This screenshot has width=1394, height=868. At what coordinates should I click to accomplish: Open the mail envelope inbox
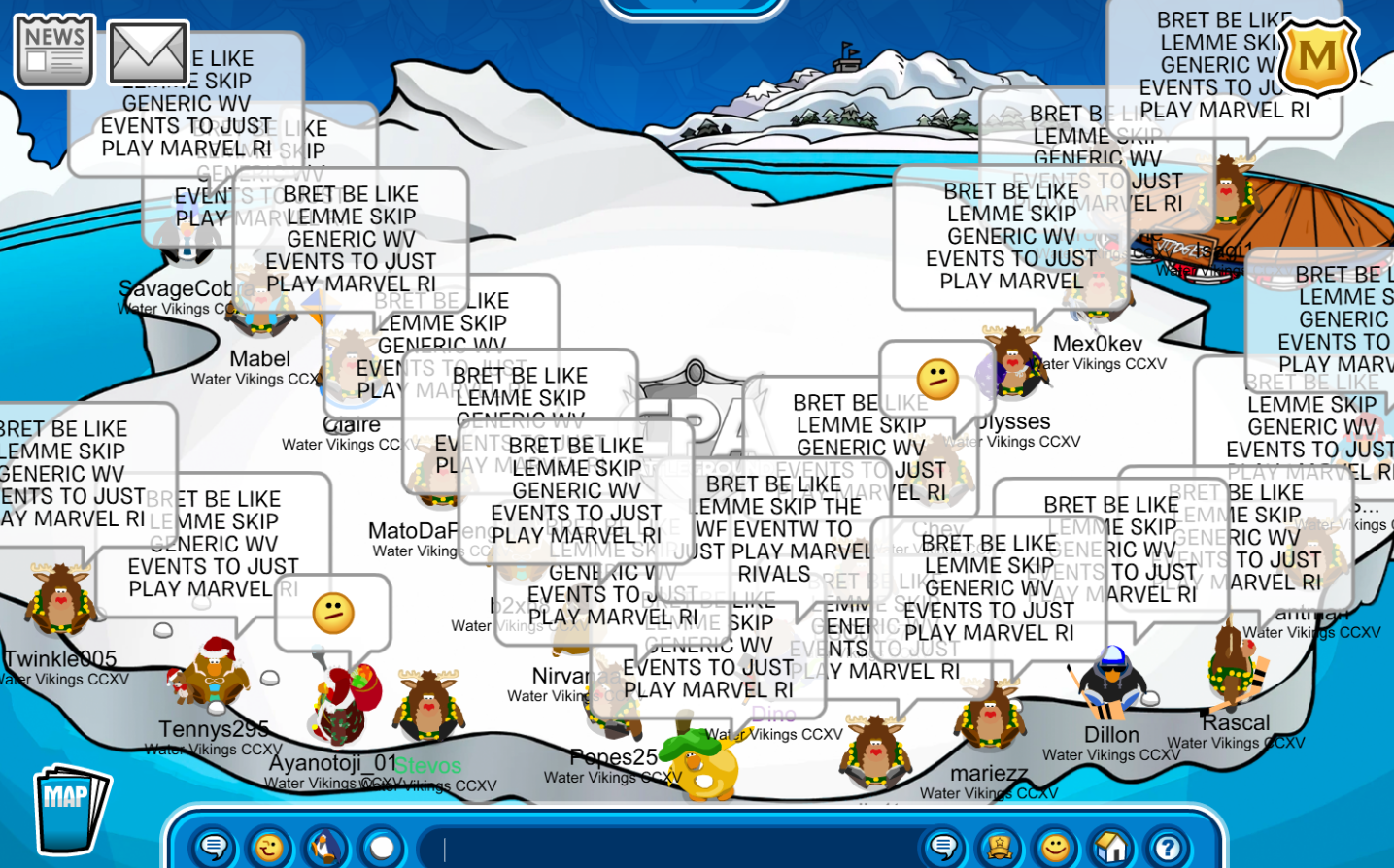(147, 51)
